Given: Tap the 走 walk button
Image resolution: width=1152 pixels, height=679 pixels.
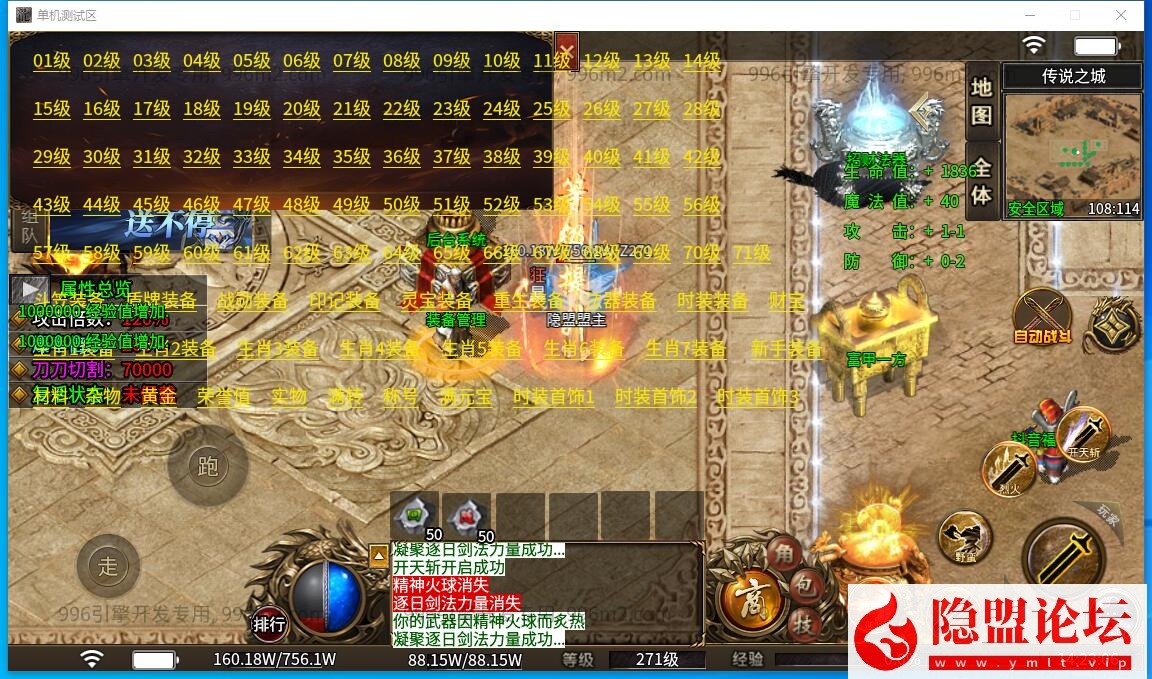Looking at the screenshot, I should tap(108, 567).
